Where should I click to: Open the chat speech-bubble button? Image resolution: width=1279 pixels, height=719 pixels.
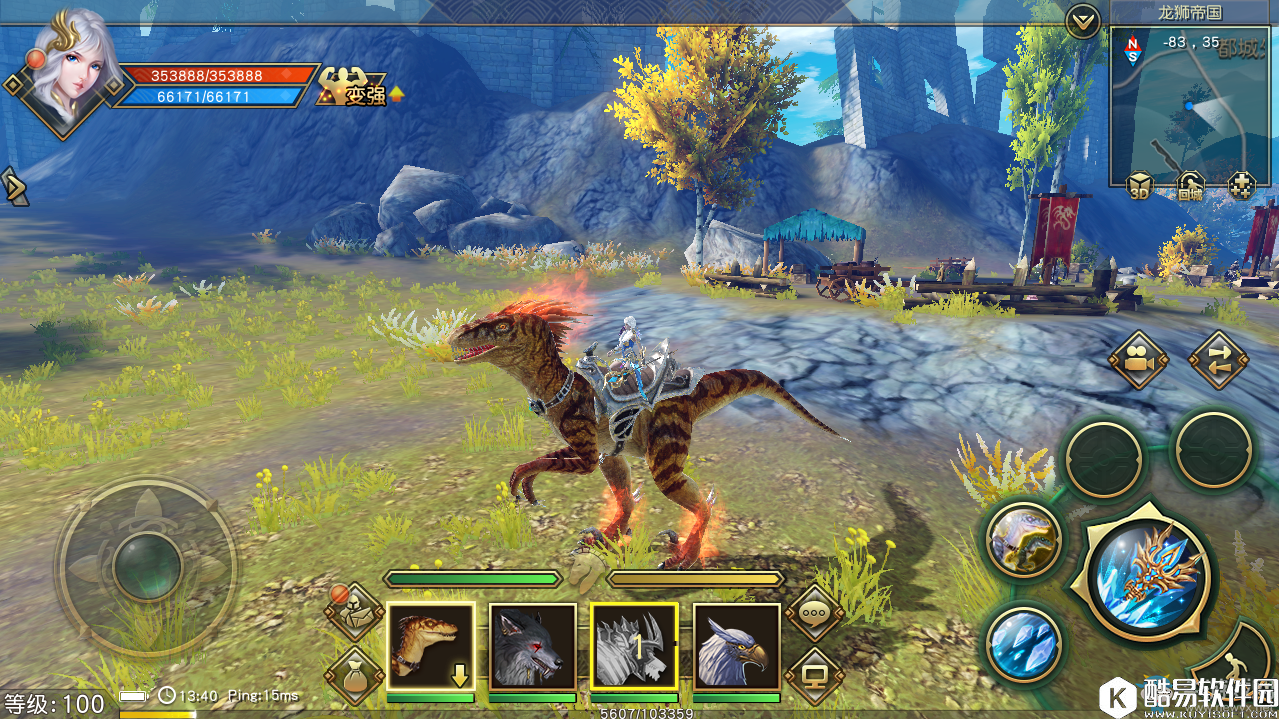[814, 611]
